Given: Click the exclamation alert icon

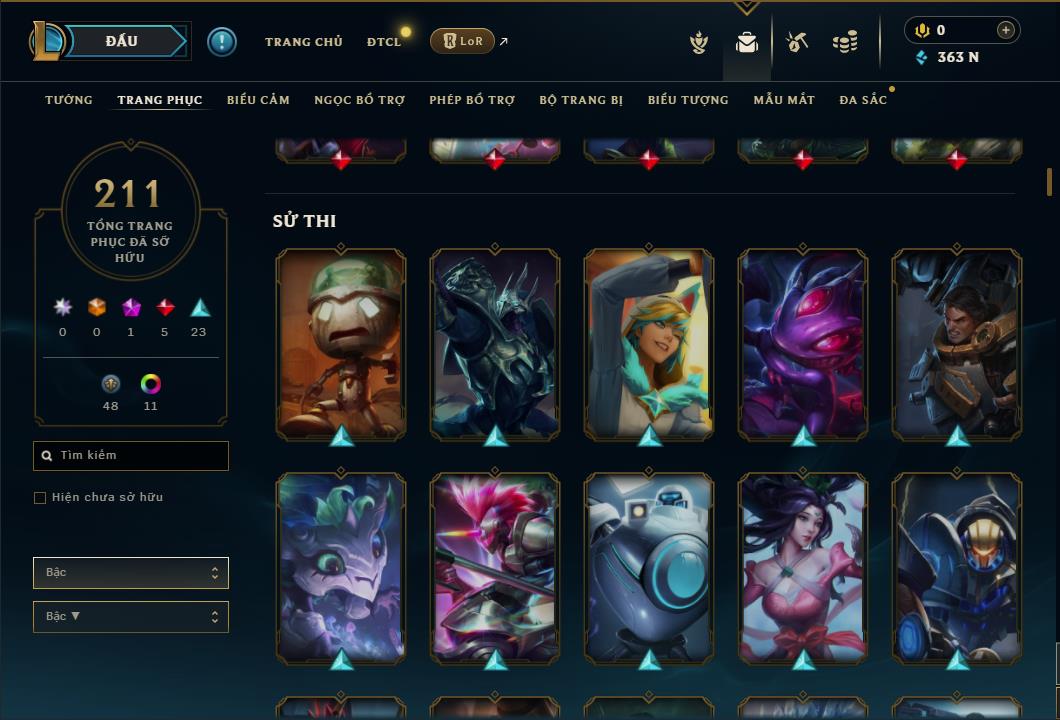Looking at the screenshot, I should click(222, 41).
